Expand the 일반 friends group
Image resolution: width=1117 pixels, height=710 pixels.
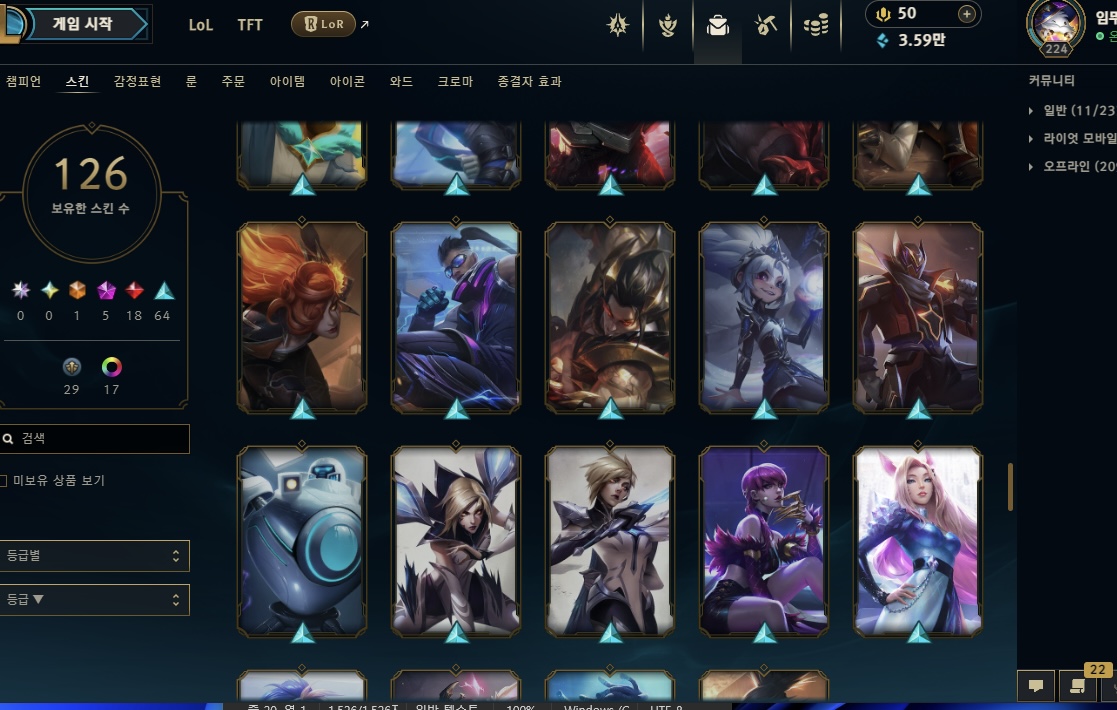pyautogui.click(x=1070, y=111)
